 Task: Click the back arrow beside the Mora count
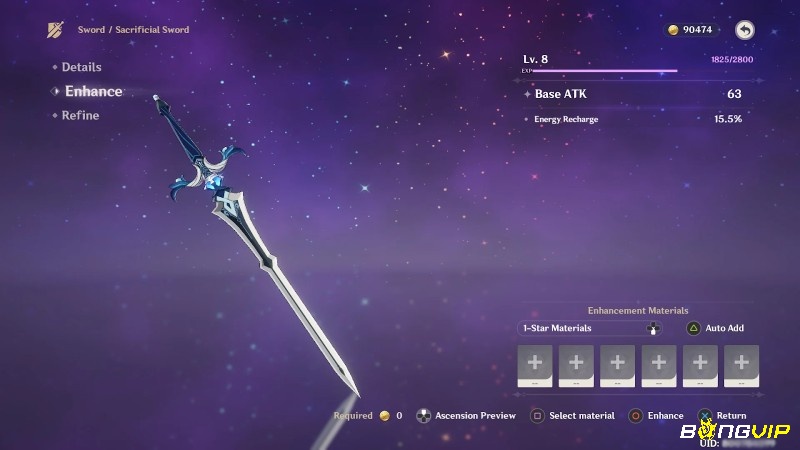point(744,30)
